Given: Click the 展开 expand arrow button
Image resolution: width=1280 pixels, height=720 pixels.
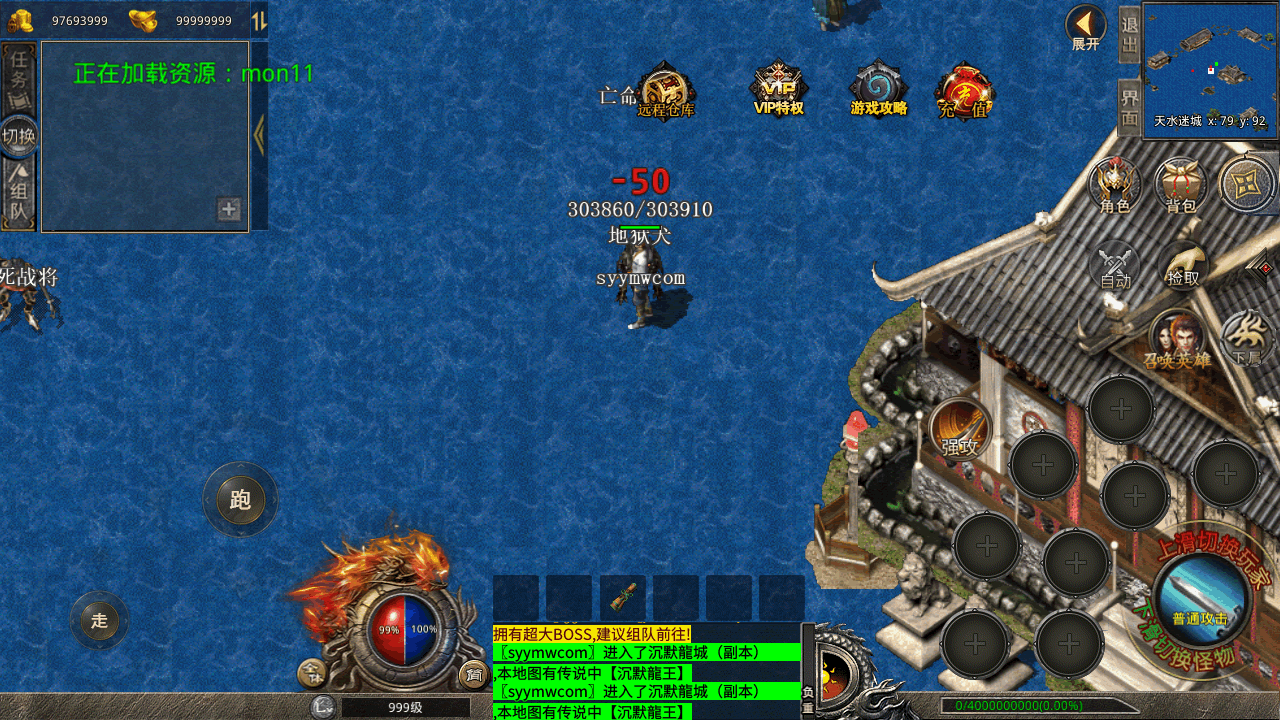Looking at the screenshot, I should pyautogui.click(x=1086, y=27).
